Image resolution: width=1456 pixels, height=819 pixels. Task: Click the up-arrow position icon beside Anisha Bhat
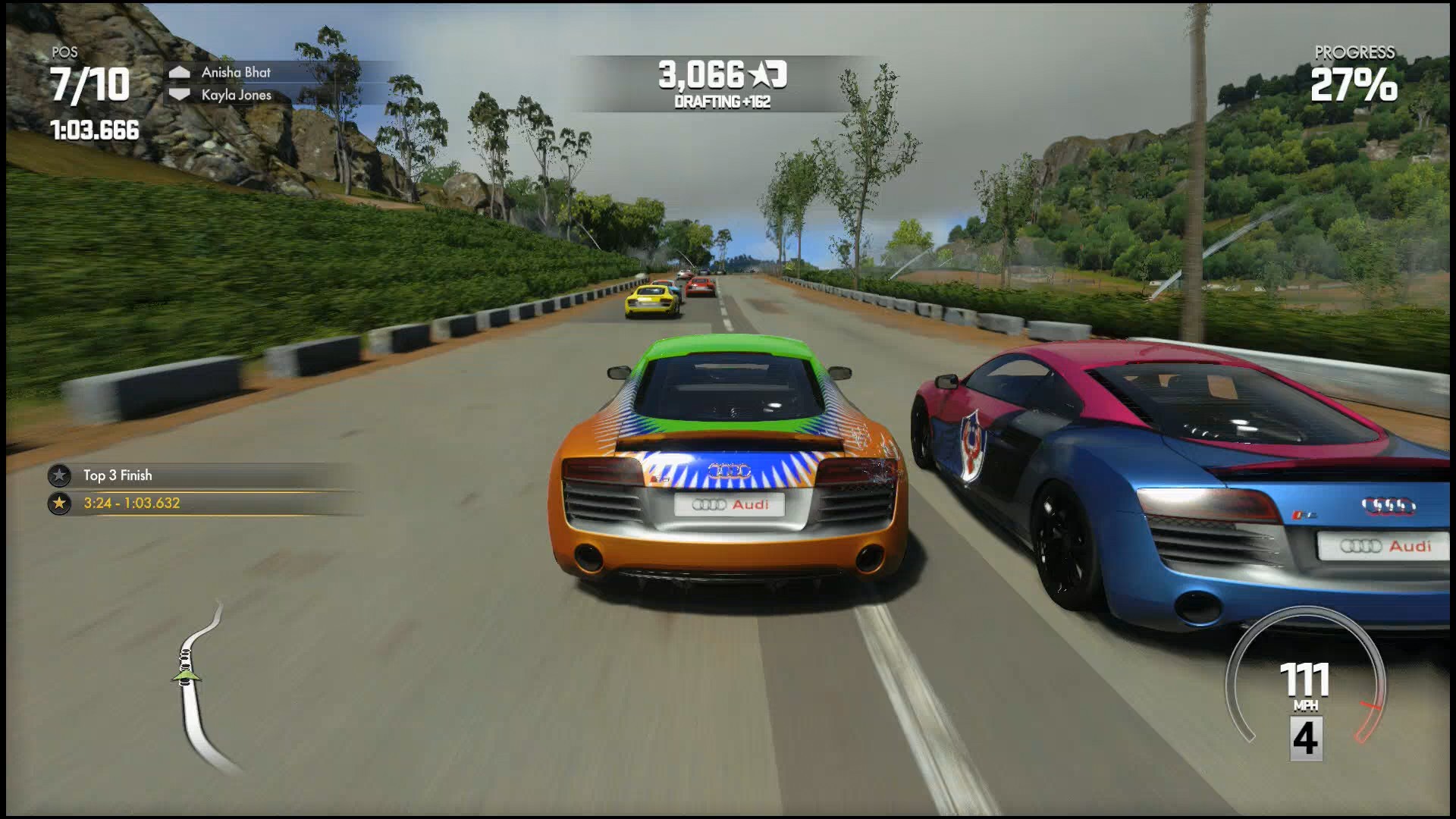click(x=181, y=73)
